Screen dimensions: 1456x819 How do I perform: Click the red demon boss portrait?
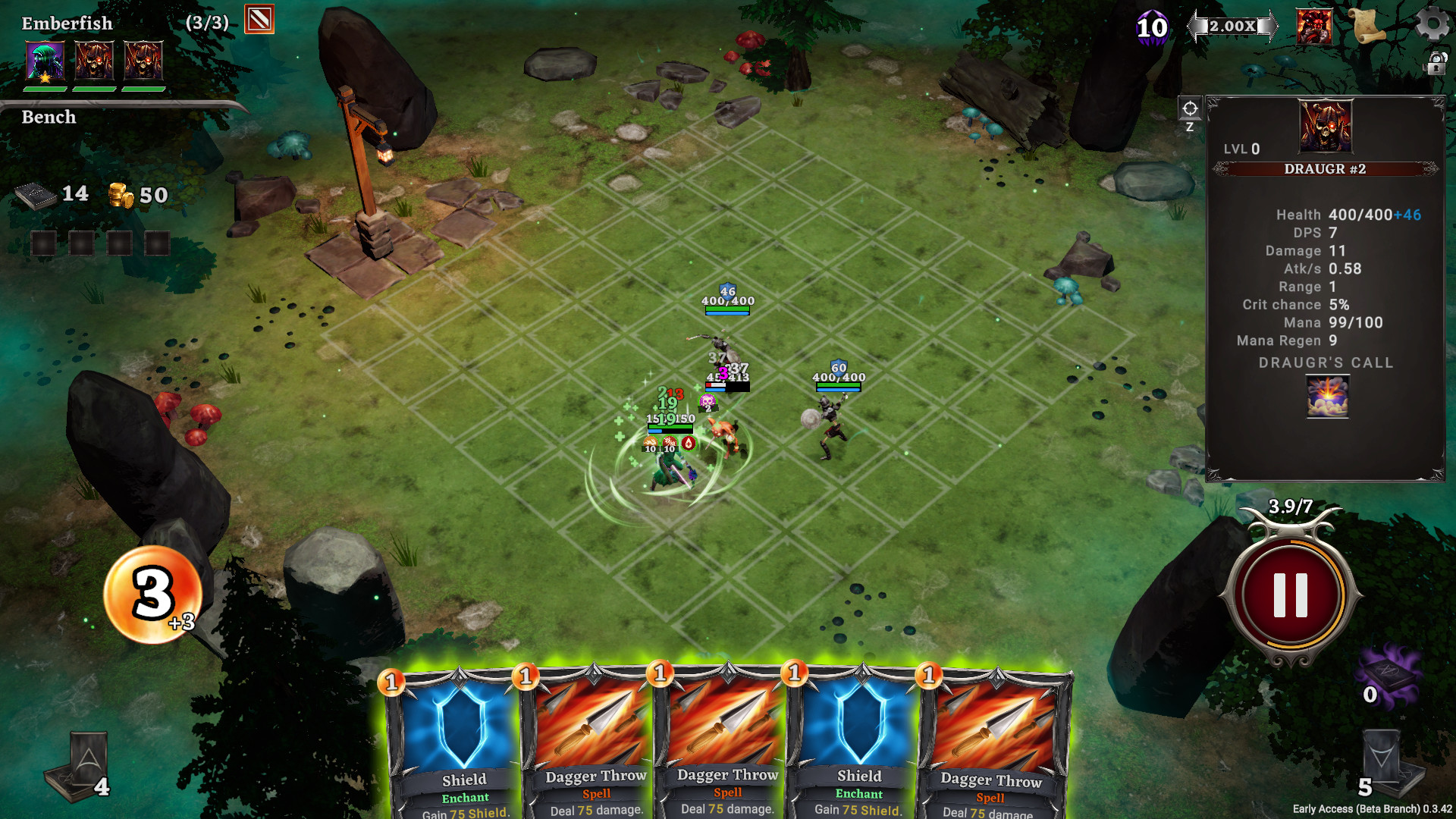1314,27
